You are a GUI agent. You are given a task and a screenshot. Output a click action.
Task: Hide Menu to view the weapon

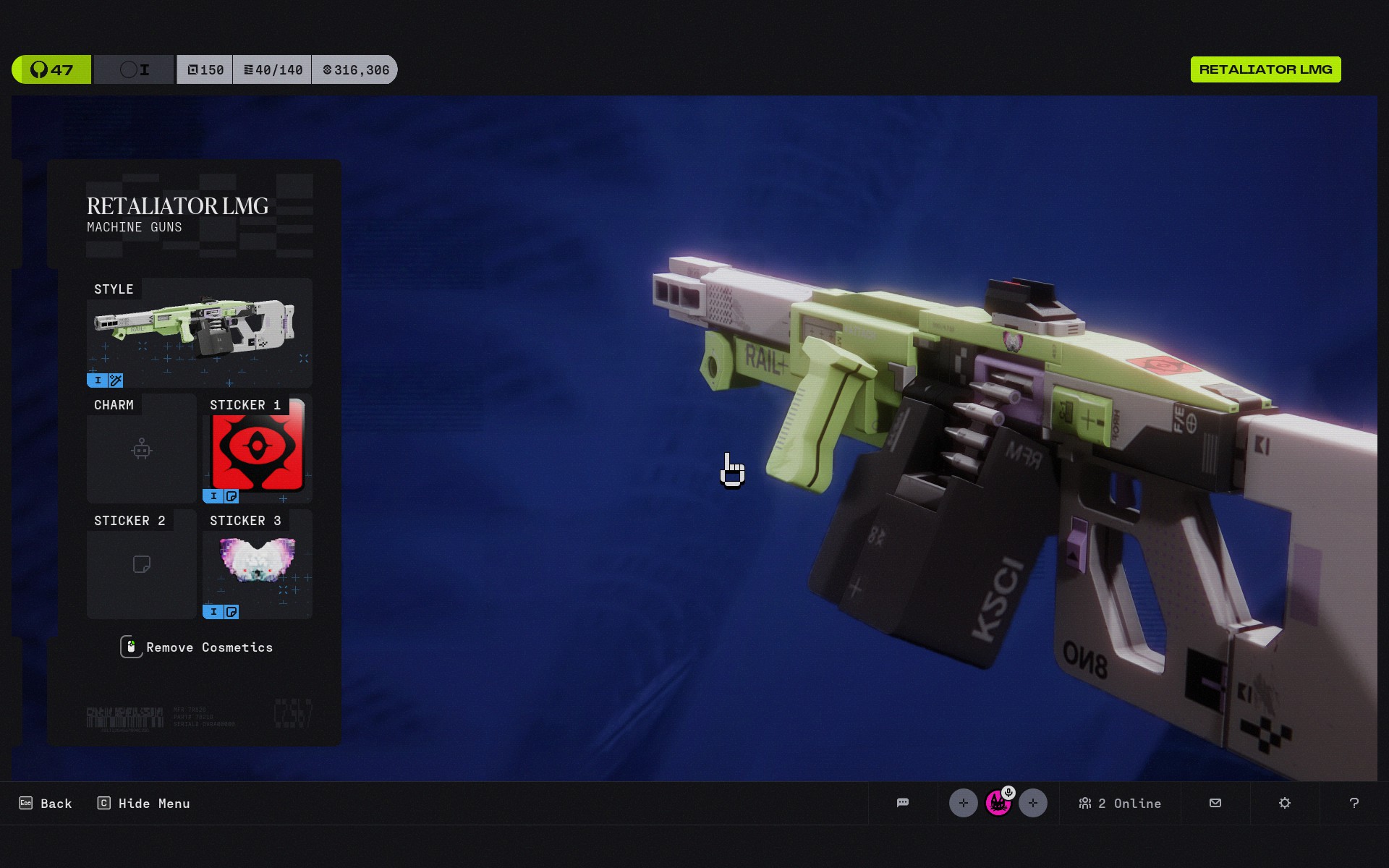144,804
